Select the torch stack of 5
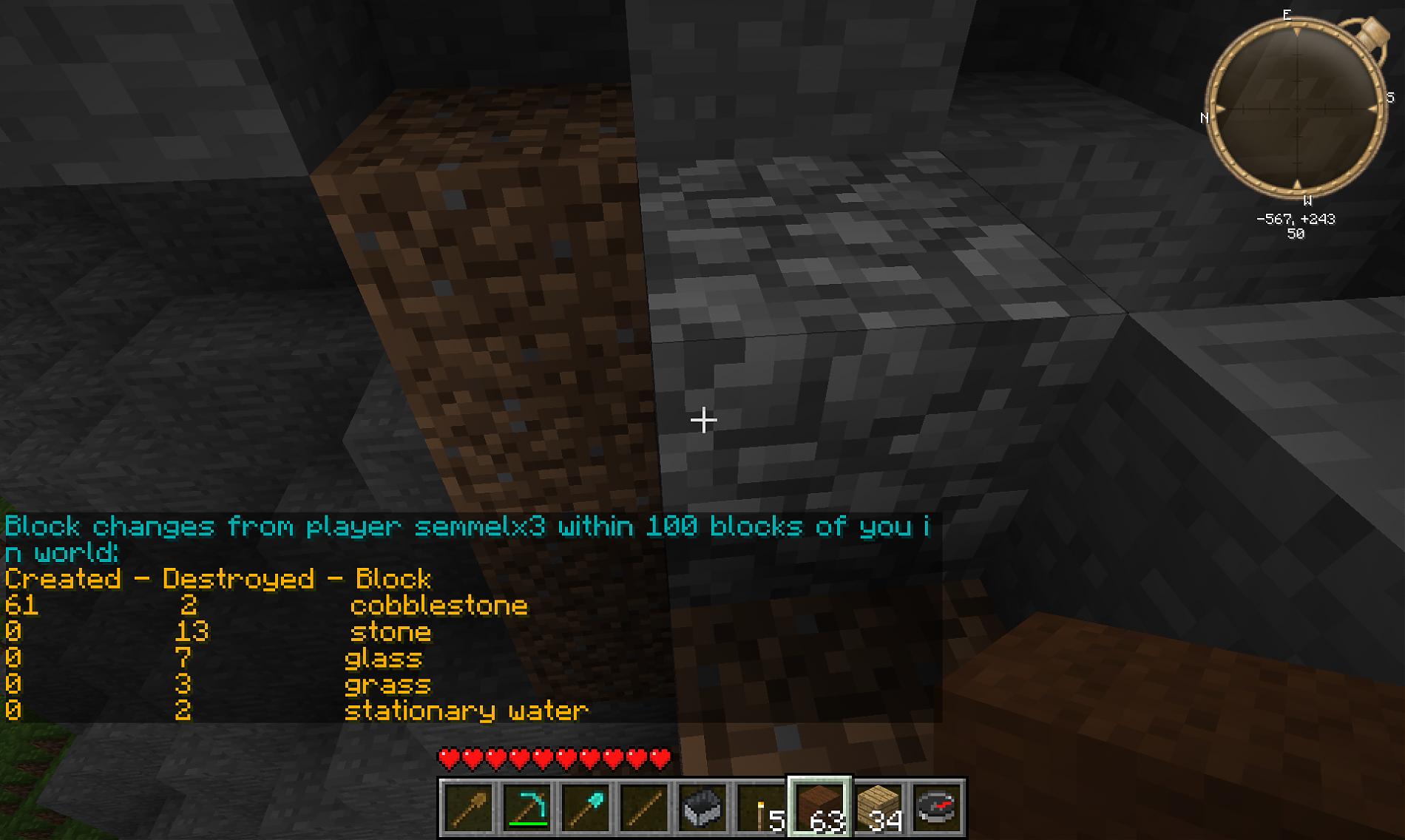The image size is (1405, 840). click(760, 807)
